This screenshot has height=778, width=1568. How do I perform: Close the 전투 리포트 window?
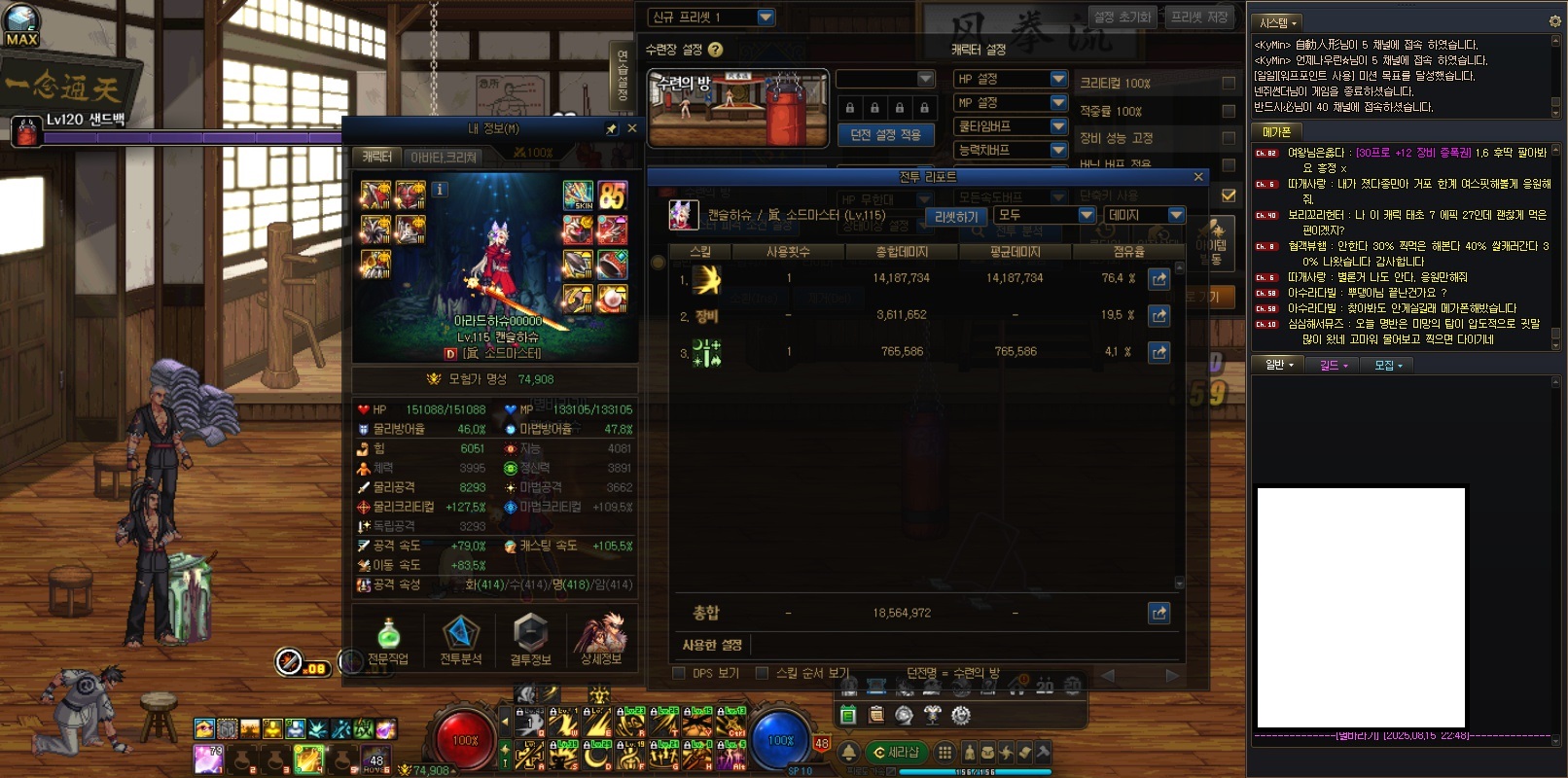pos(1198,176)
